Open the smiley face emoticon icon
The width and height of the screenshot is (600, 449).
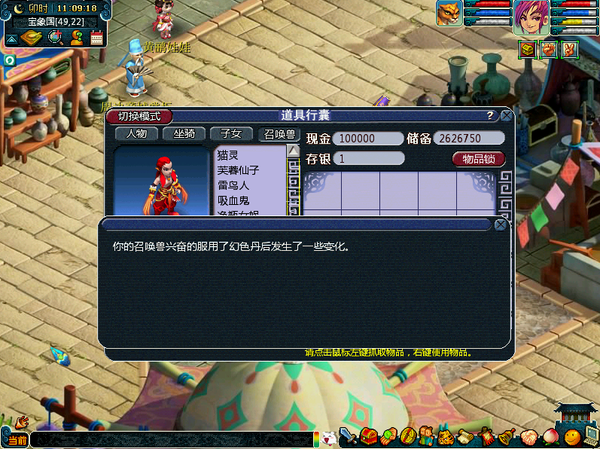[571, 437]
